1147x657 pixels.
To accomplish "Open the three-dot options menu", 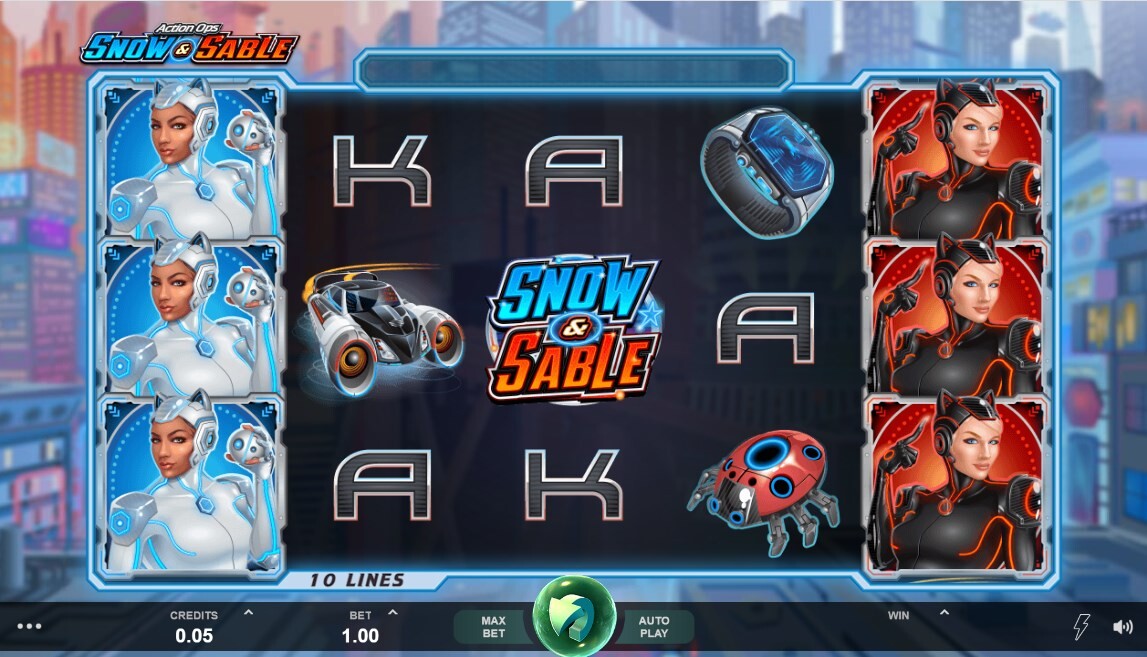I will click(x=30, y=627).
